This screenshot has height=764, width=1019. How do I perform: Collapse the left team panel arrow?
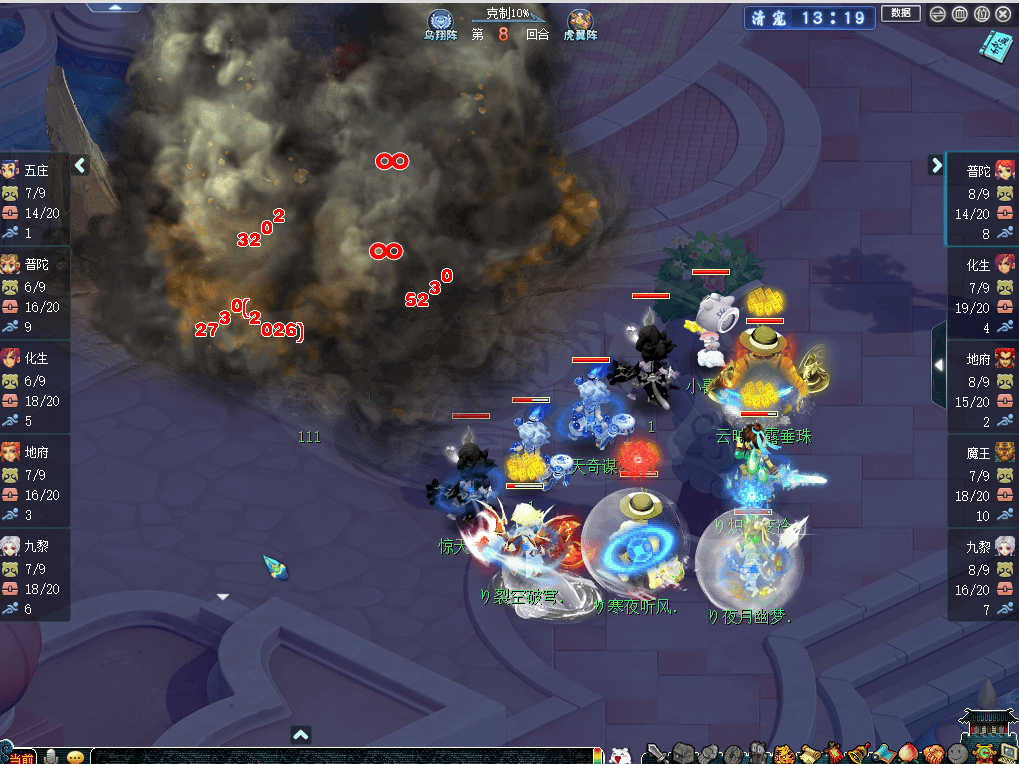pos(81,165)
